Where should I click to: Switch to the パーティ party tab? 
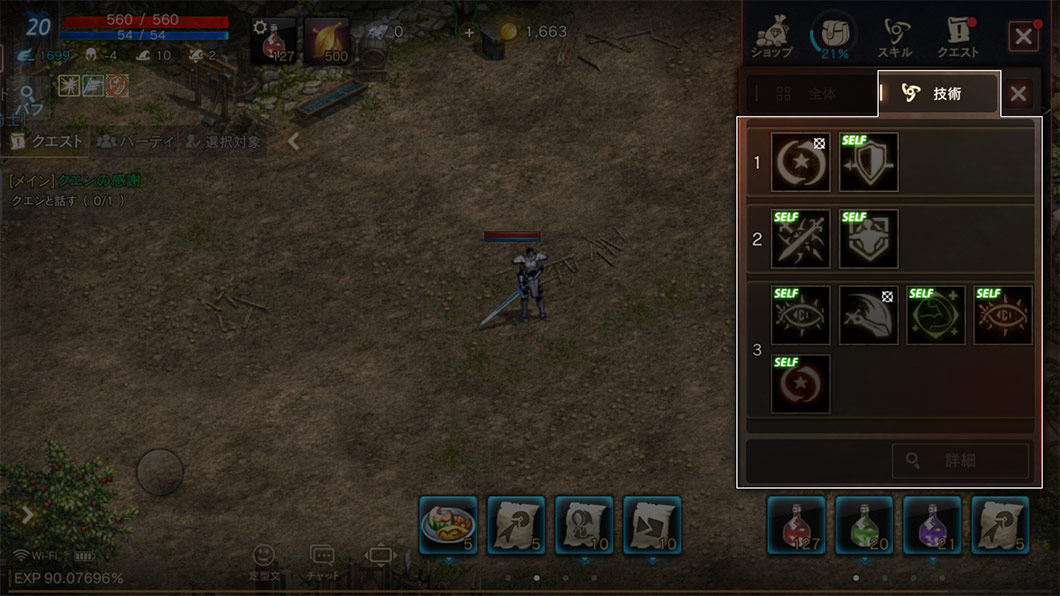coord(135,142)
